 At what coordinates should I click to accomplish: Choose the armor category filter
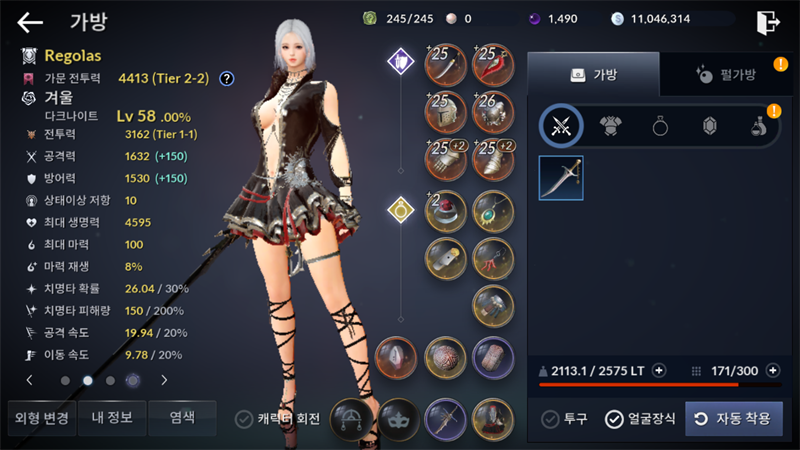click(611, 126)
